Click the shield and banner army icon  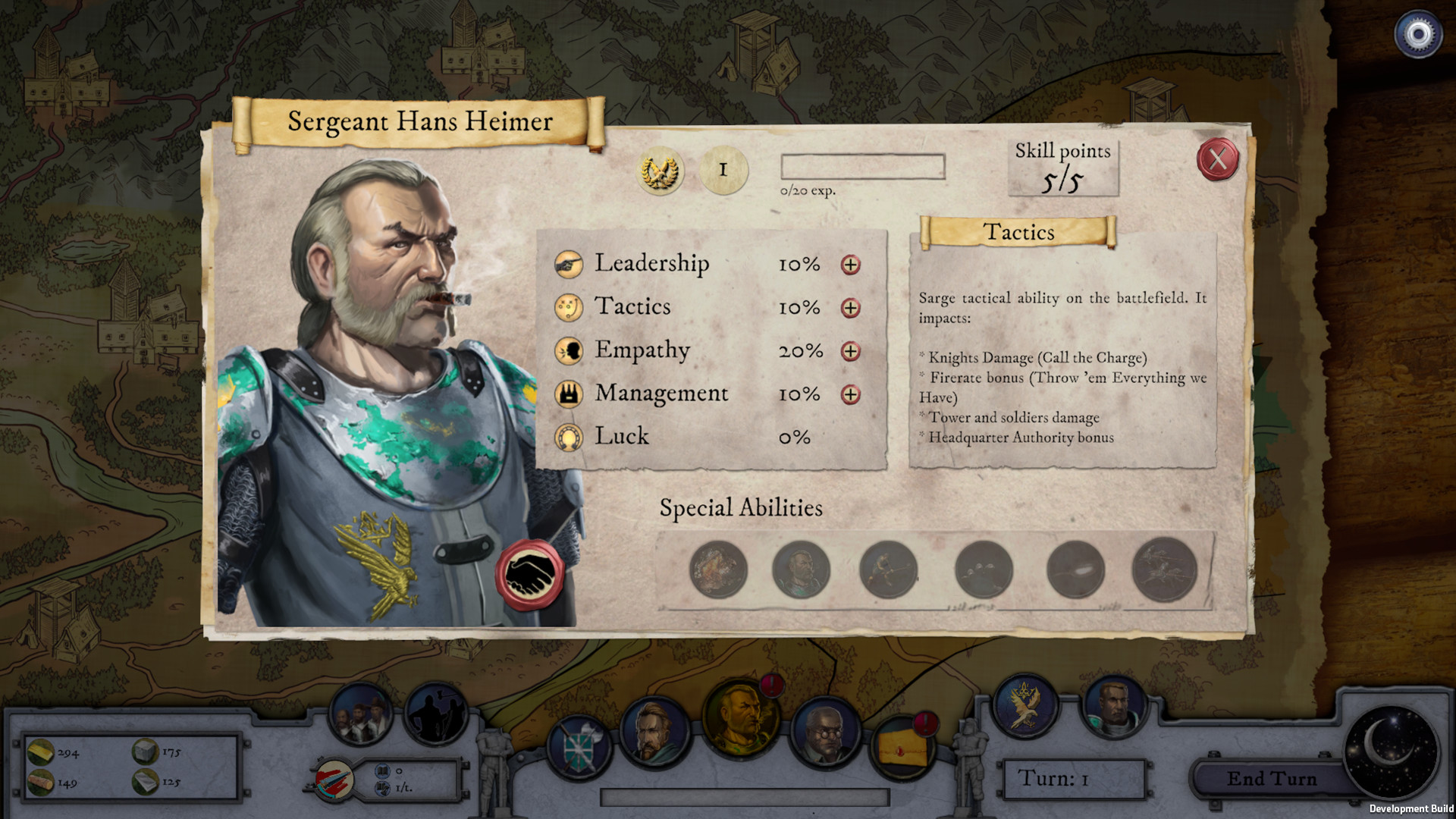click(x=579, y=748)
